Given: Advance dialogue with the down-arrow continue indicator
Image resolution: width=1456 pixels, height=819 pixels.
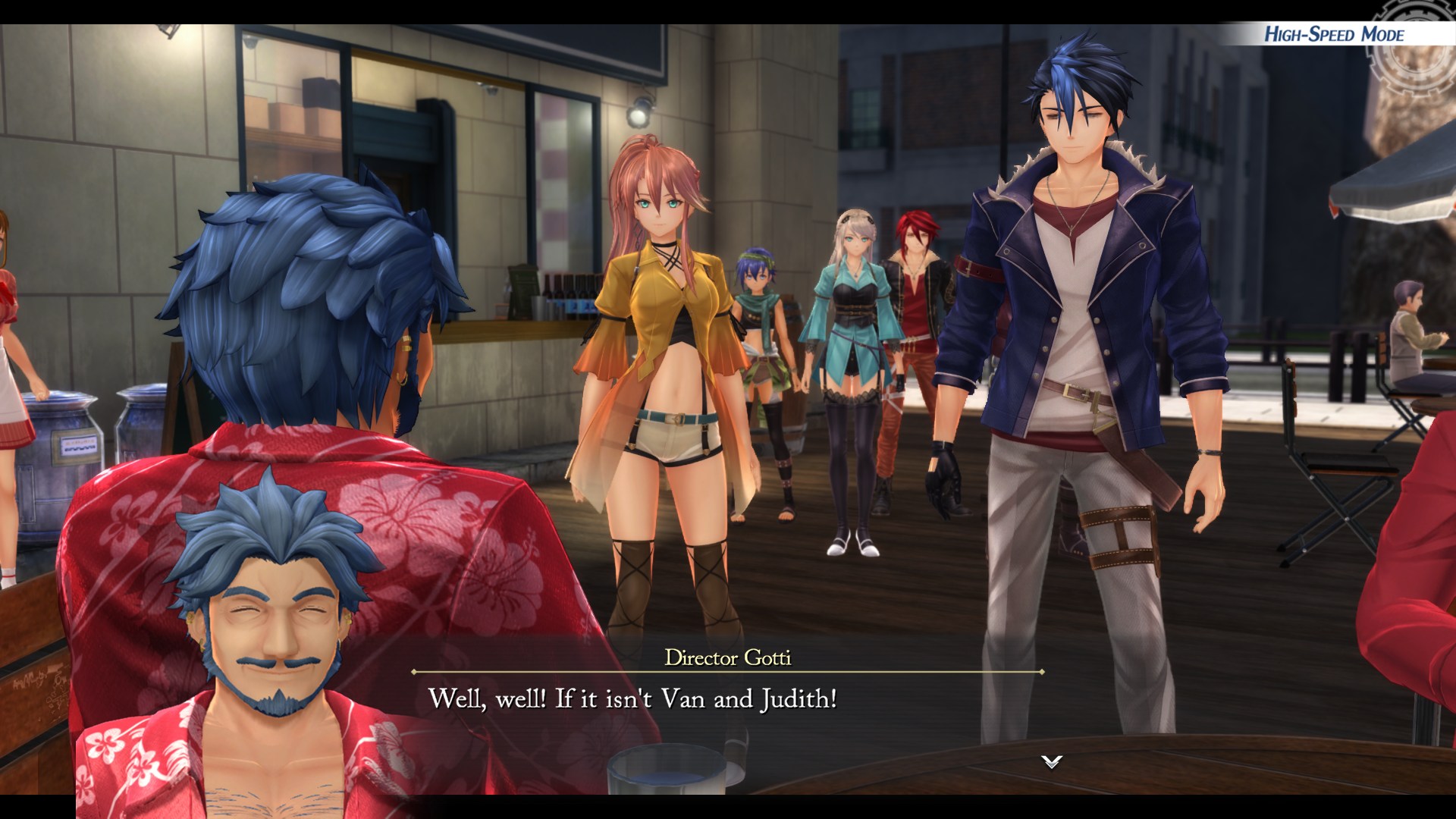Looking at the screenshot, I should 1052,761.
